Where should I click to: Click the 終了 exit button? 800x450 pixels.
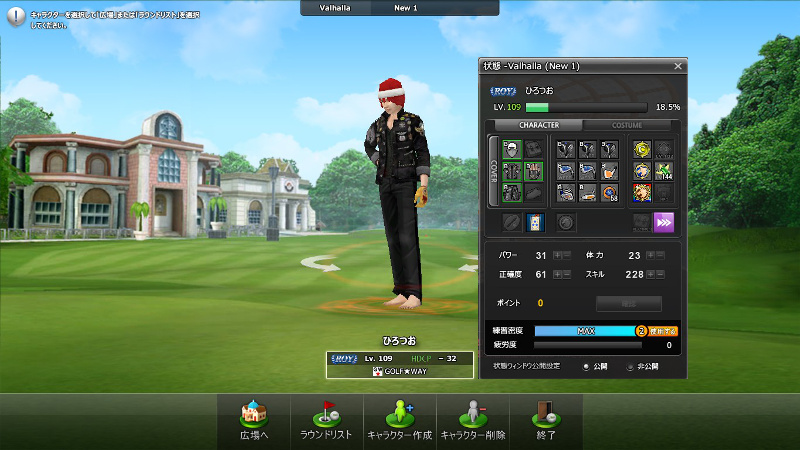coord(545,421)
